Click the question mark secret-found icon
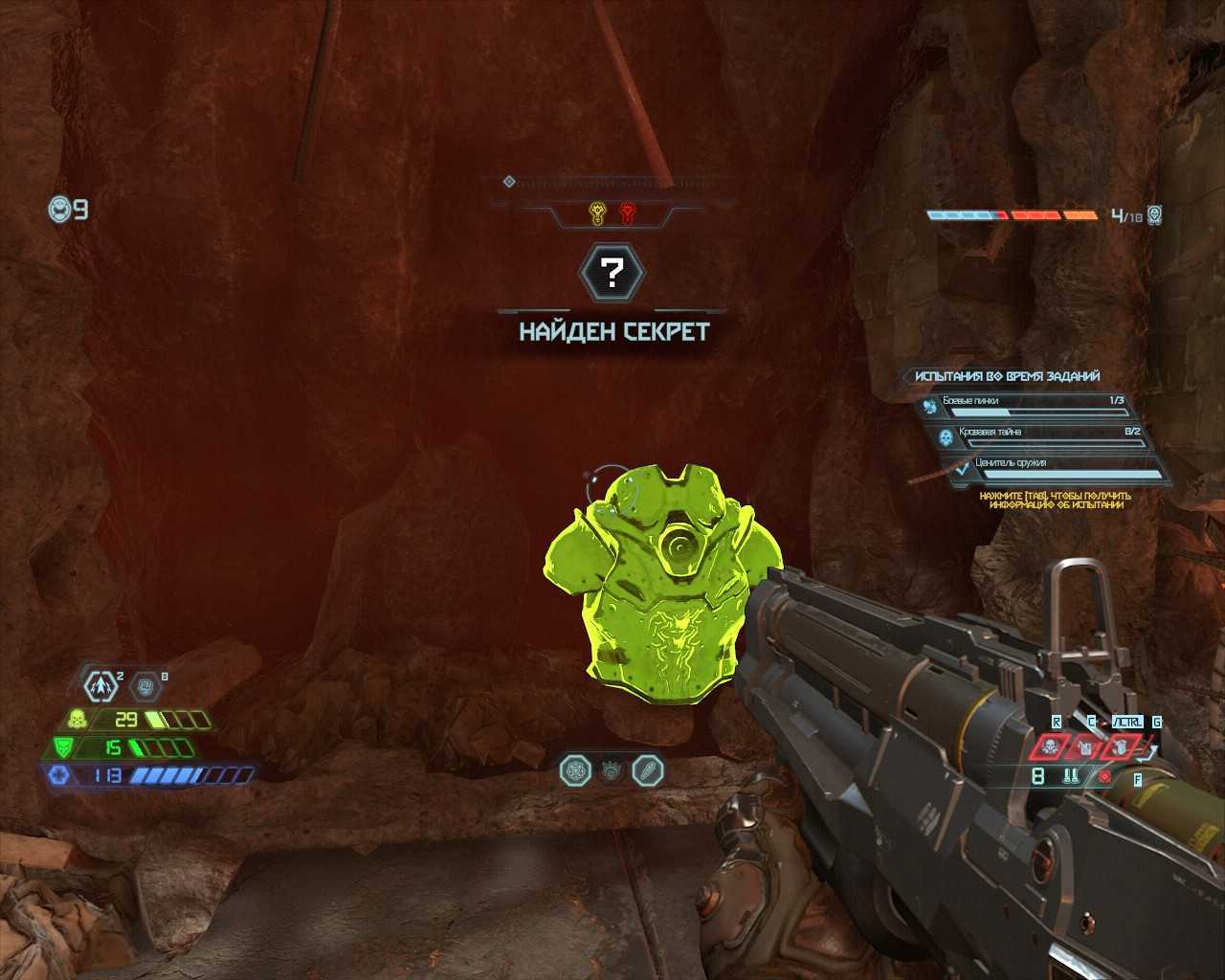This screenshot has height=980, width=1225. tap(612, 274)
